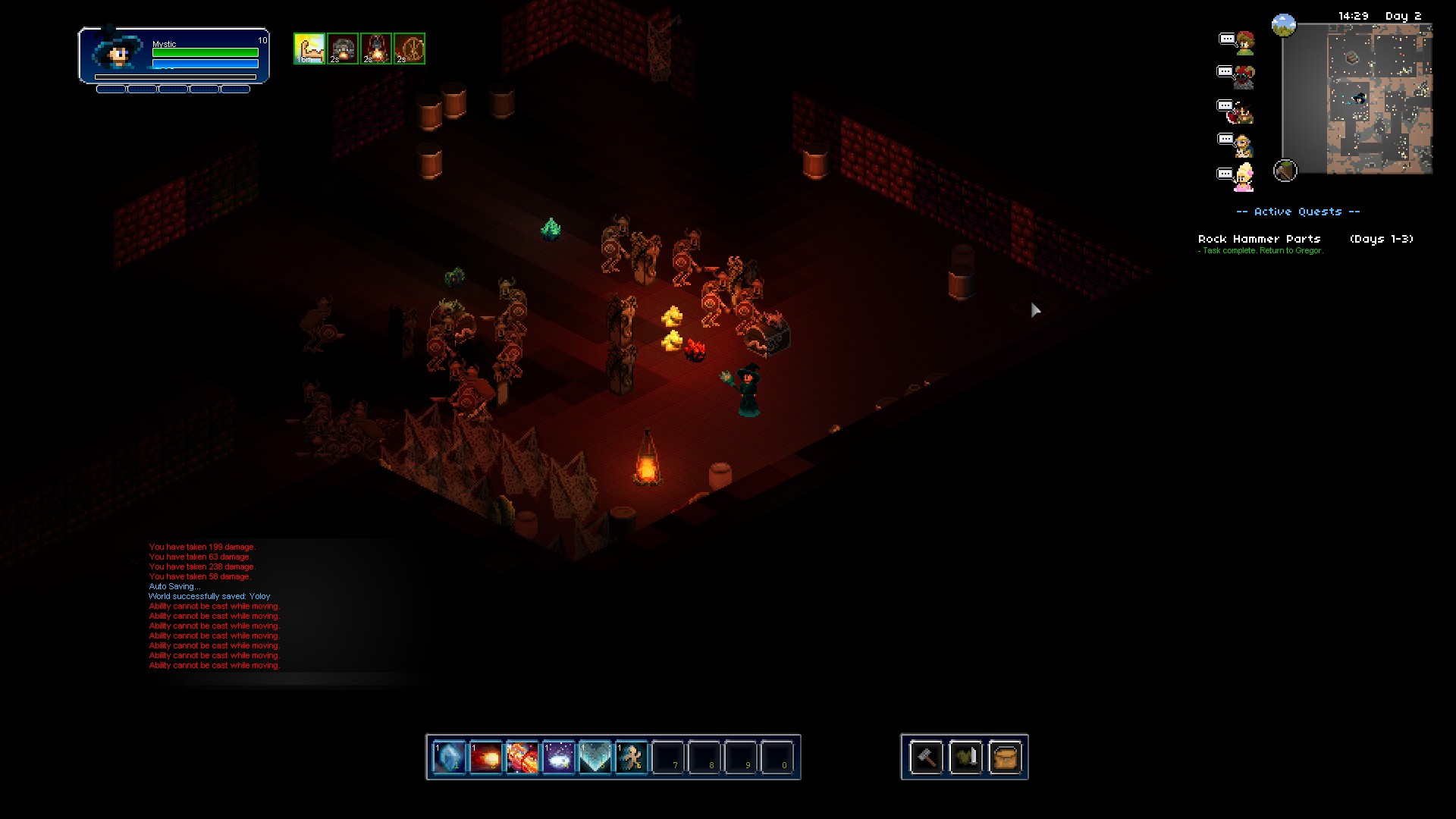Image resolution: width=1456 pixels, height=819 pixels.
Task: Open the hammer crafting button
Action: (926, 757)
